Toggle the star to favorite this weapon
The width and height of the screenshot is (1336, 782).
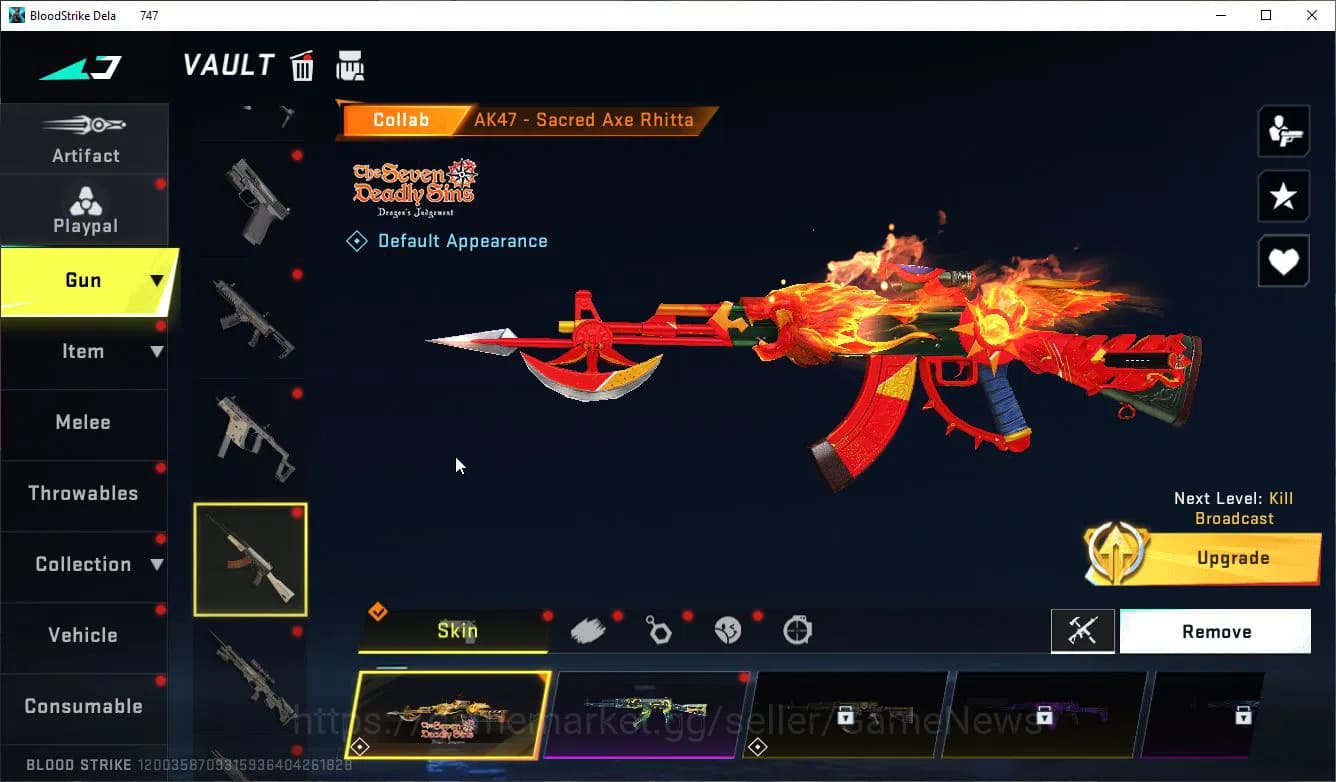1283,196
